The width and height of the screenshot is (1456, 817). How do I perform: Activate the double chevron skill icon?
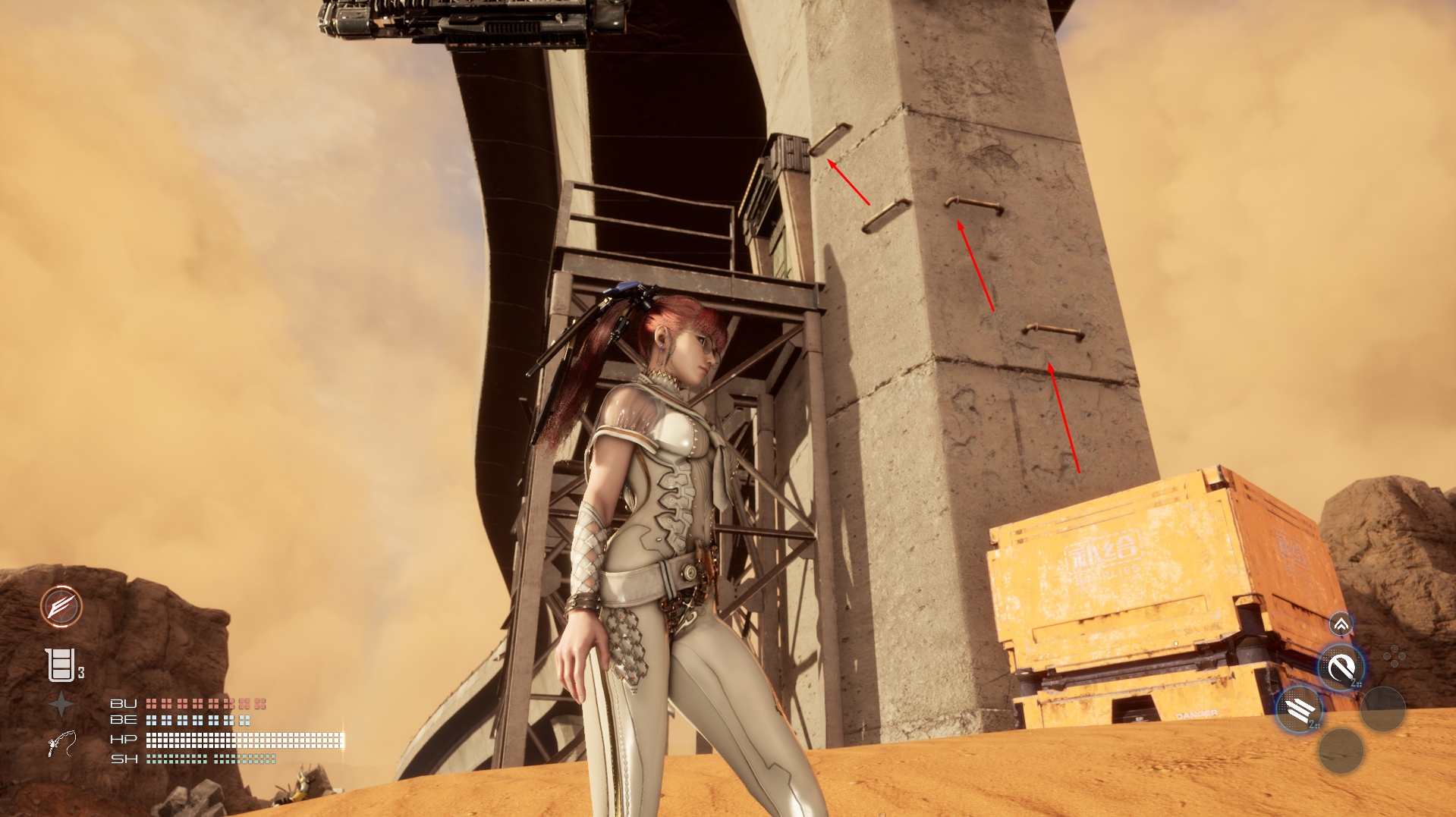tap(1341, 624)
